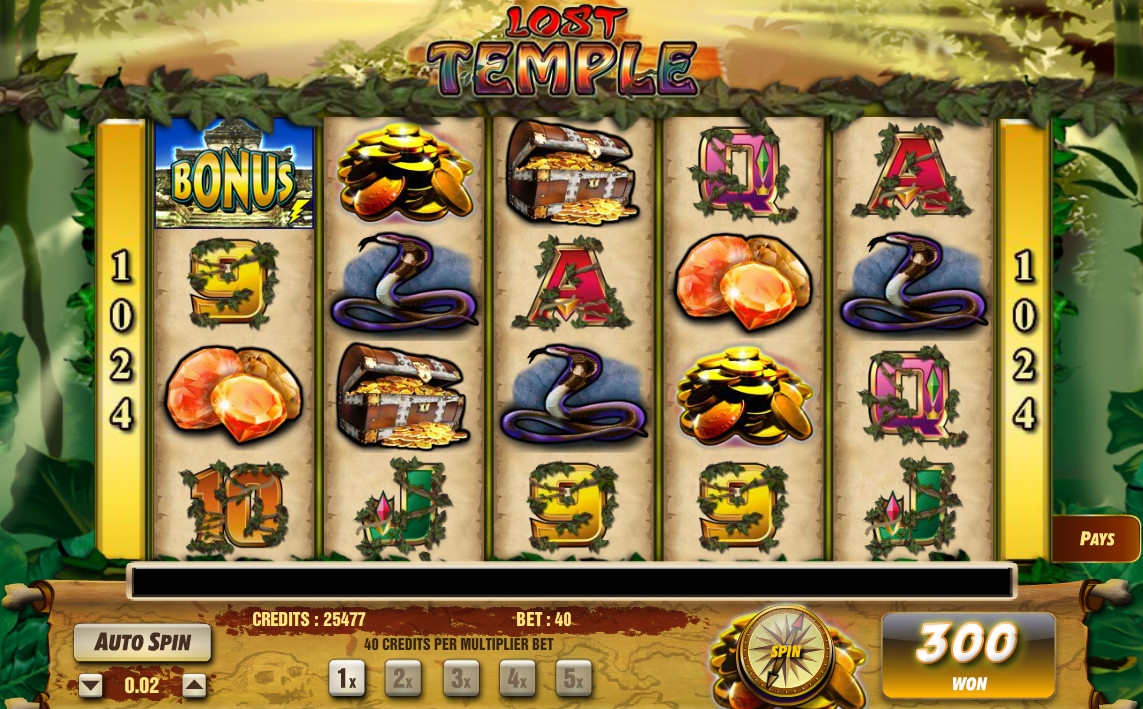Screen dimensions: 1143x709
Task: Activate the 5x bet multiplier
Action: [573, 679]
